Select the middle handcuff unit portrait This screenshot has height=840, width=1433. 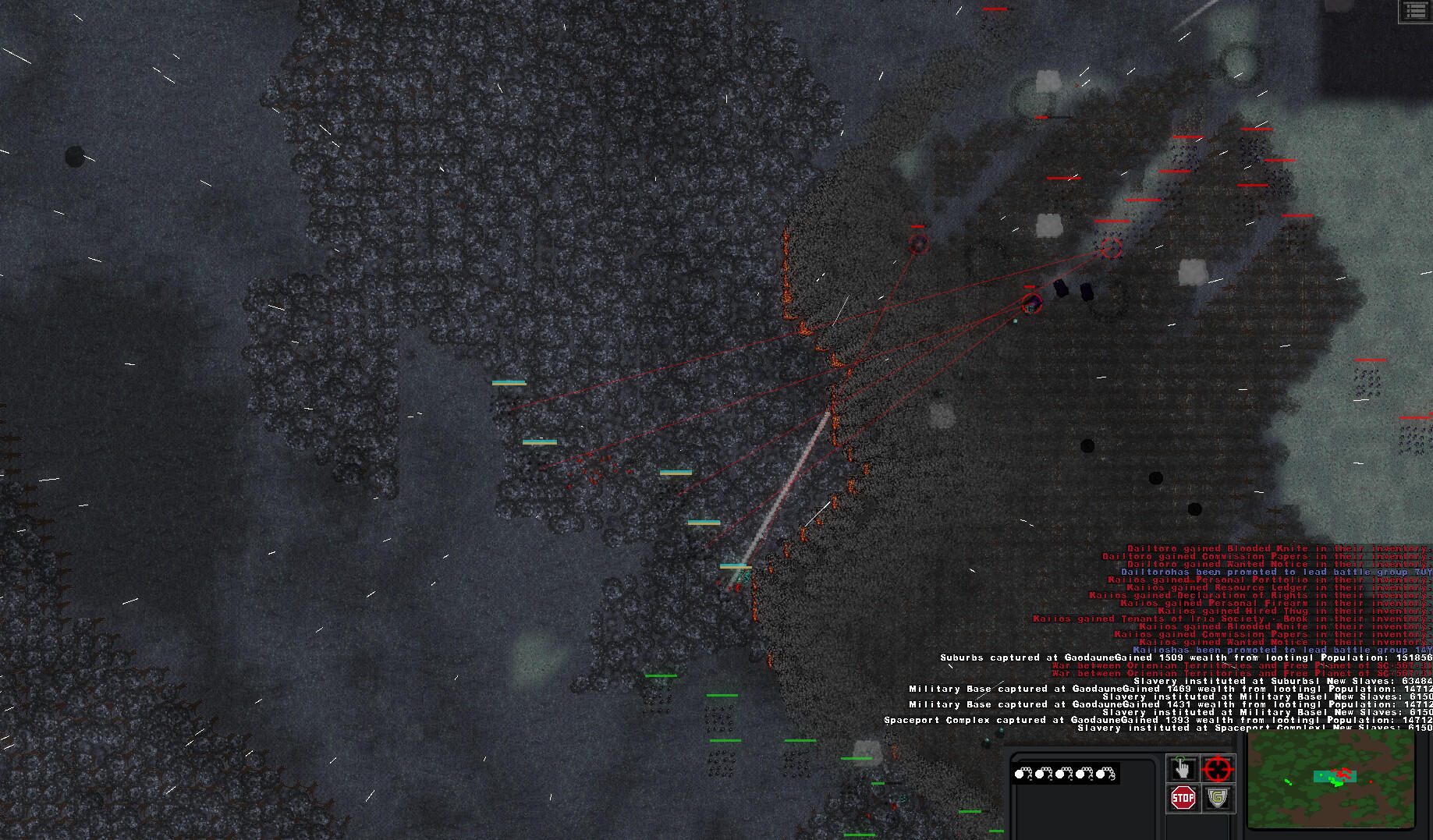click(1062, 774)
